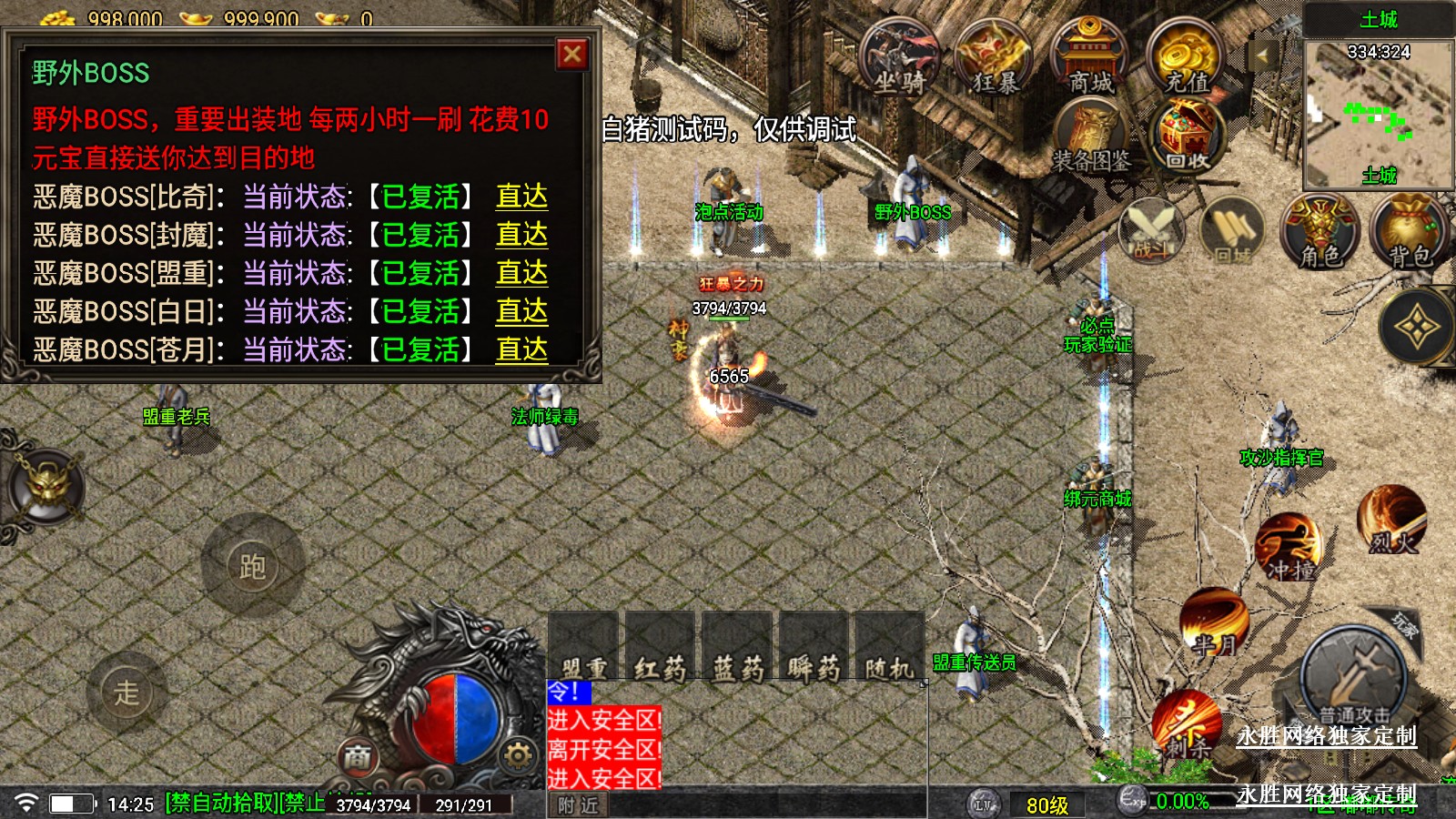Choose 直达 for 恶魔BOSS[封魔]
Image resolution: width=1456 pixels, height=819 pixels.
521,235
